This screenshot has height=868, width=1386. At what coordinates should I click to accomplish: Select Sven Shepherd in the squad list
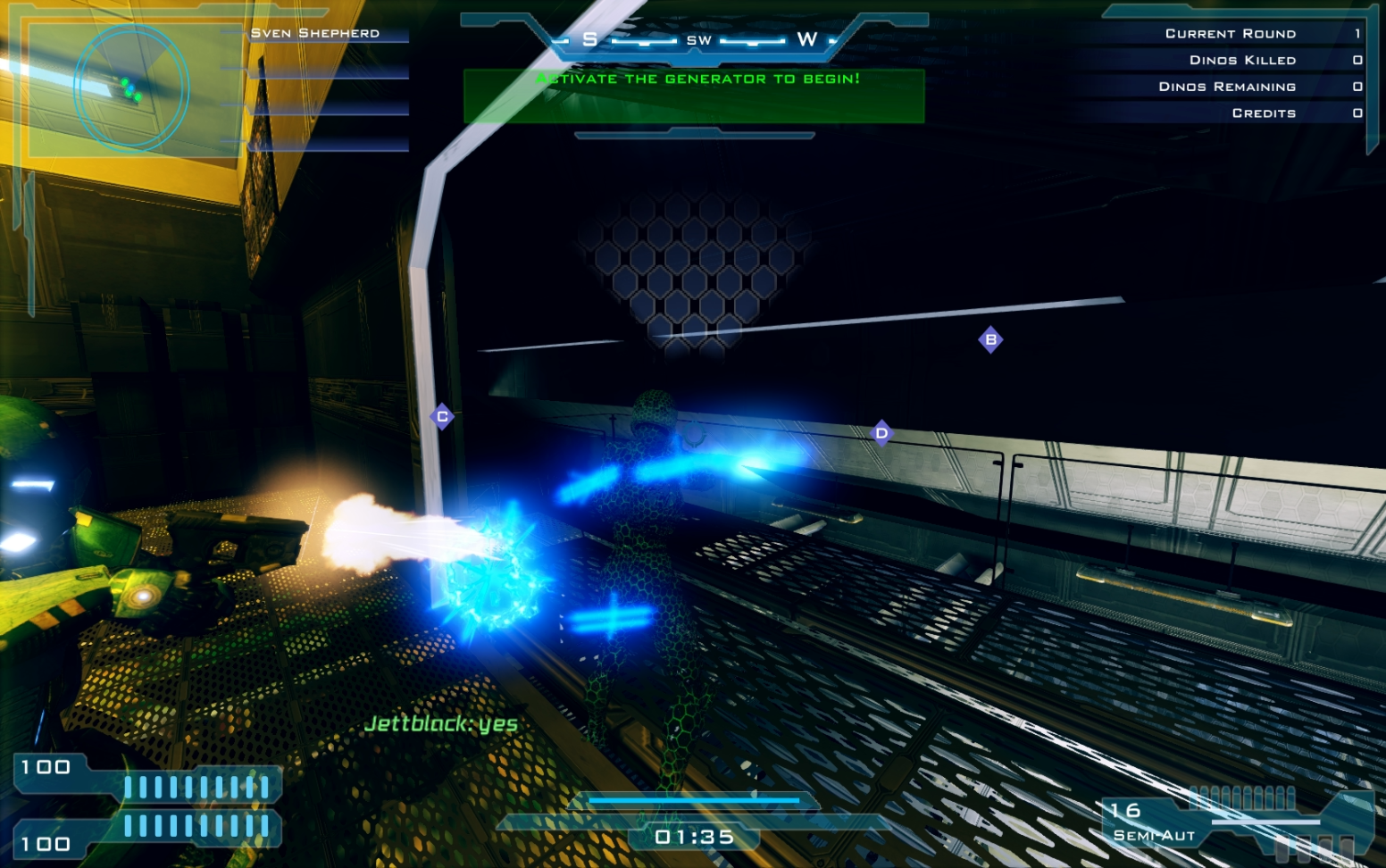coord(315,33)
